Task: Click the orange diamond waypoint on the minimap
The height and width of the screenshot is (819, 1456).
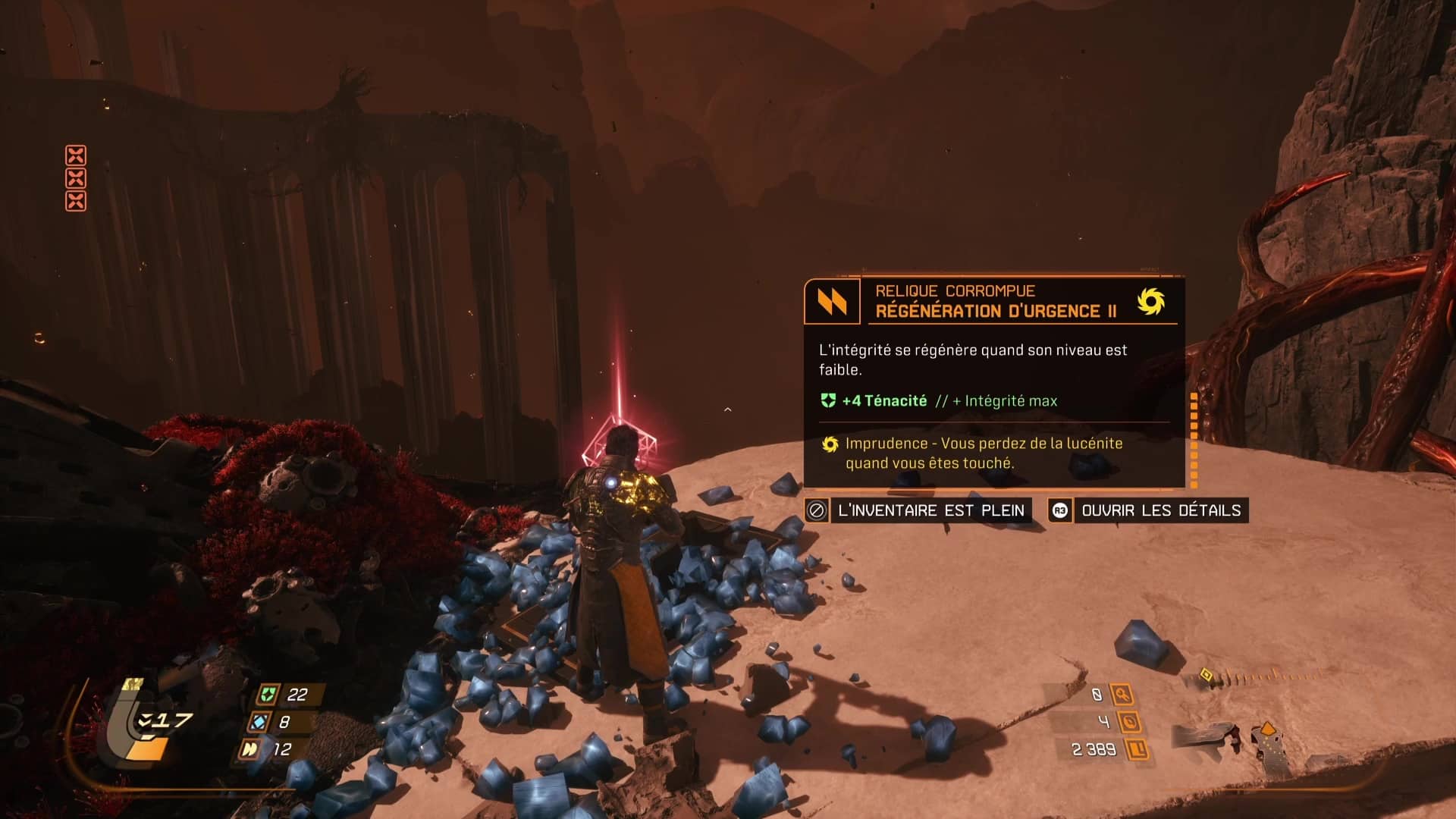Action: click(1268, 729)
